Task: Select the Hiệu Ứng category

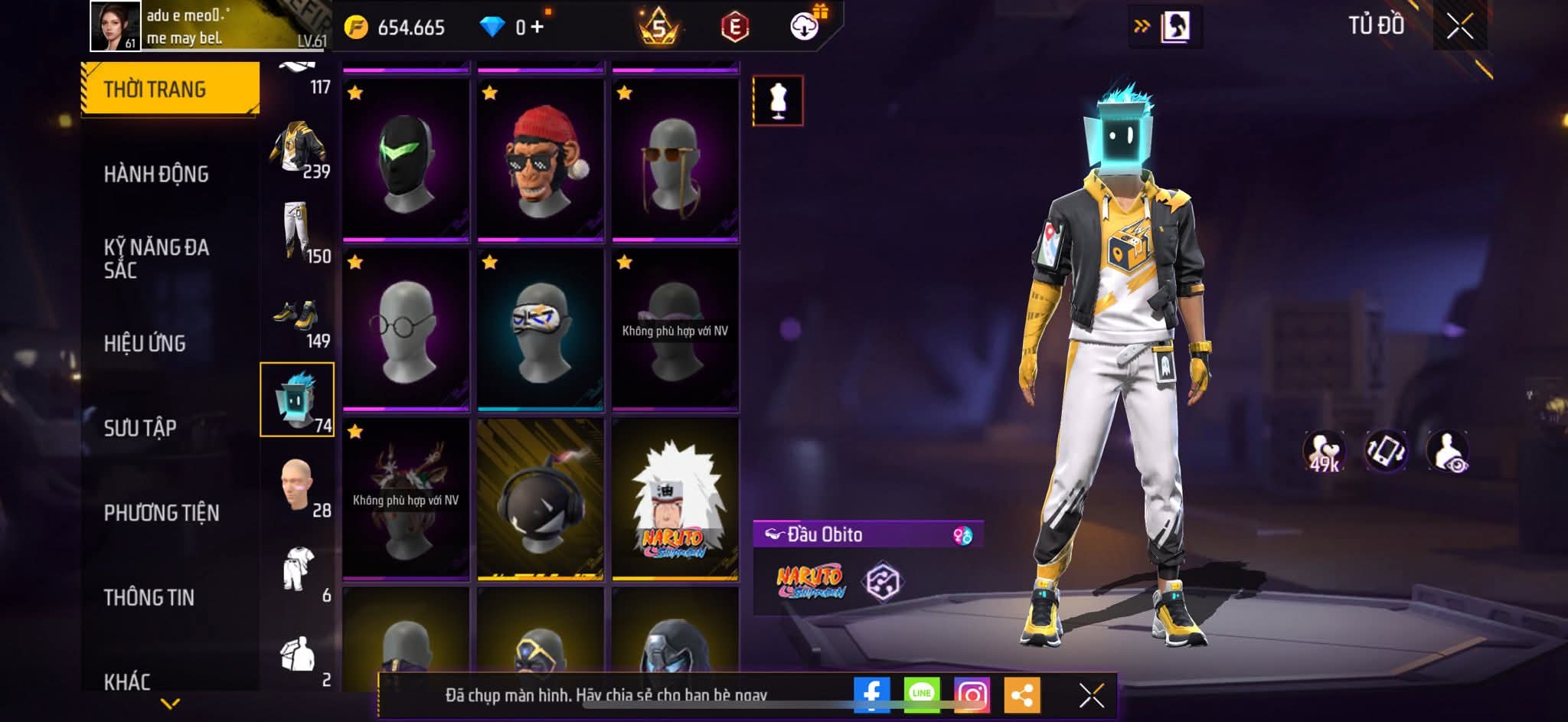Action: (145, 343)
